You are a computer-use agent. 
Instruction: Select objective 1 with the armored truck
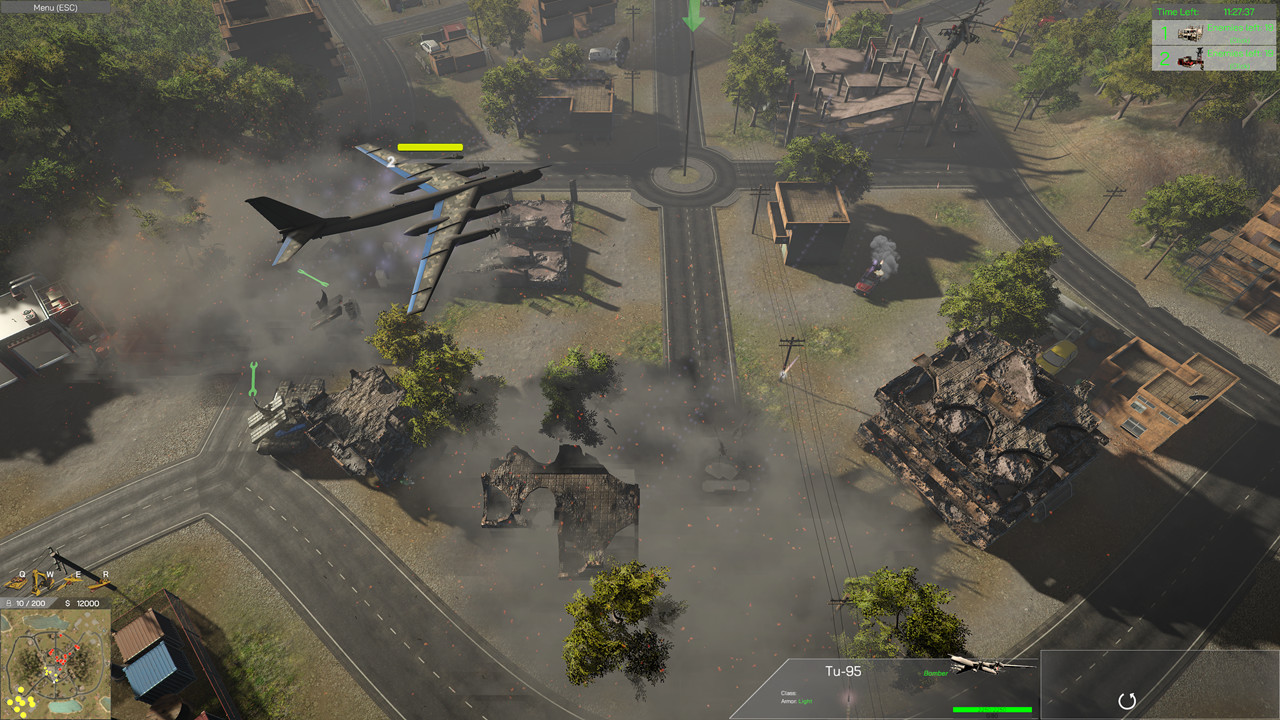click(x=1214, y=32)
